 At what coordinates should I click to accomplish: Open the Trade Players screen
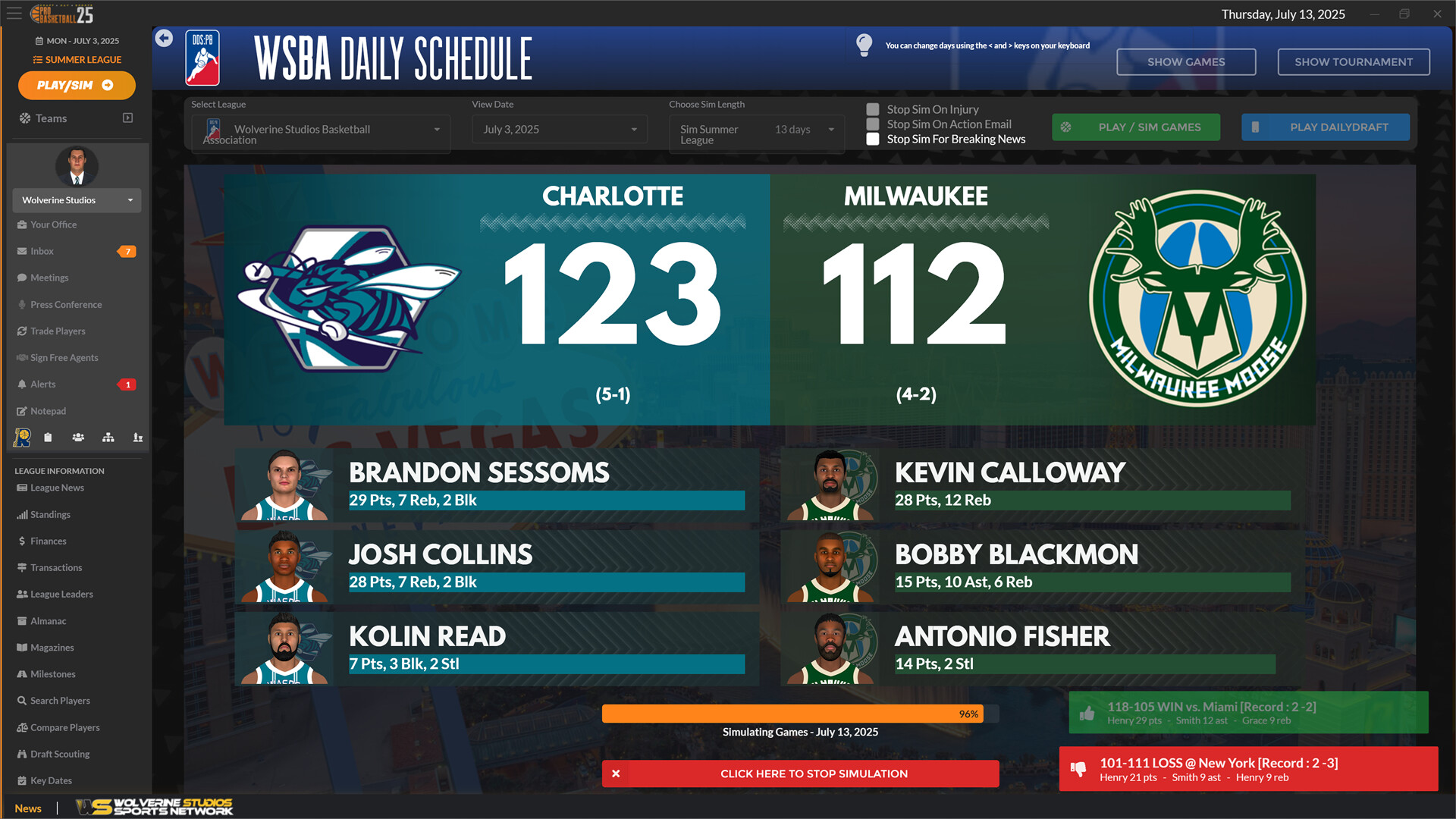(x=57, y=331)
